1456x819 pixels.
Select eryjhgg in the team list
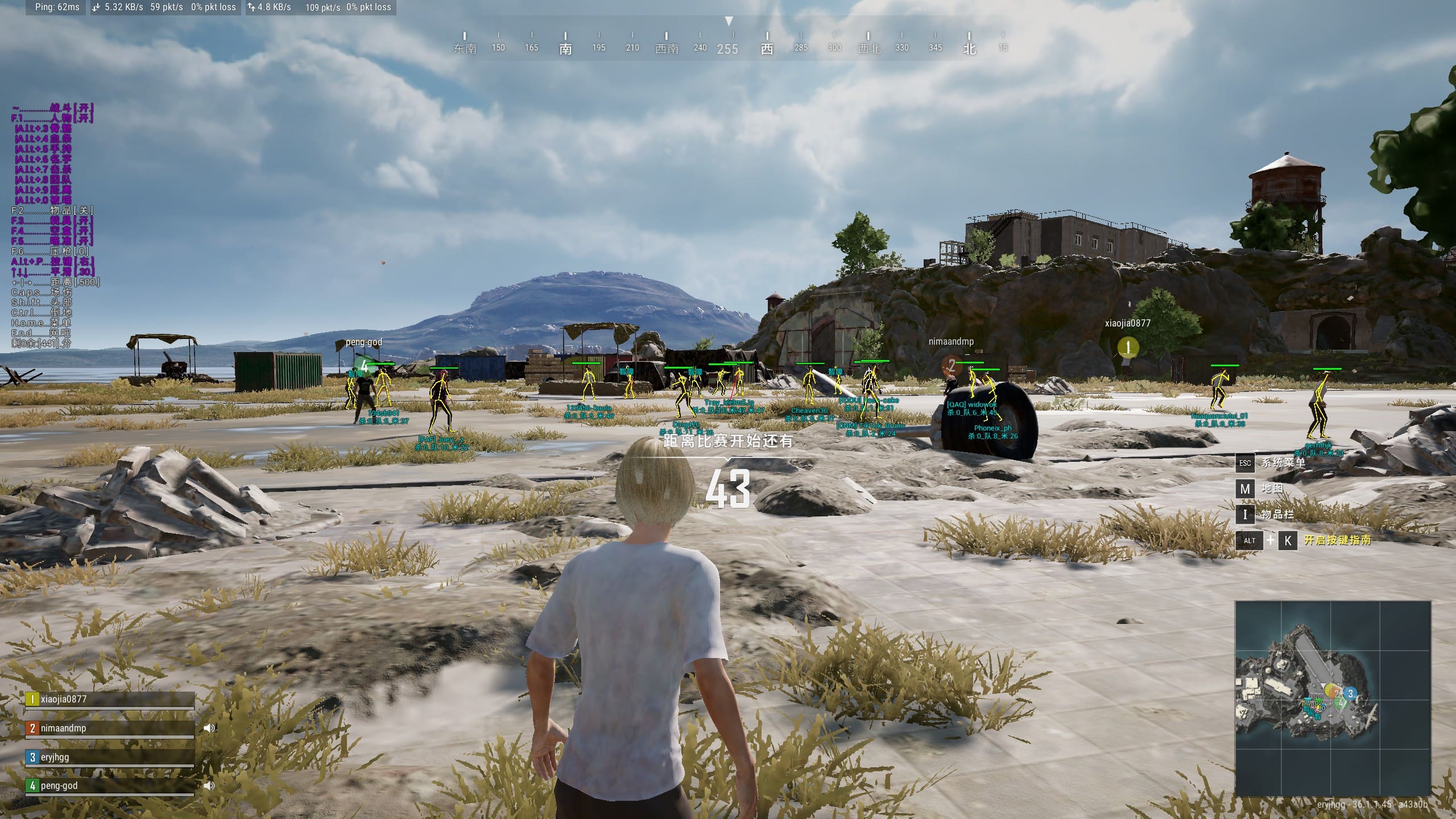[x=109, y=758]
